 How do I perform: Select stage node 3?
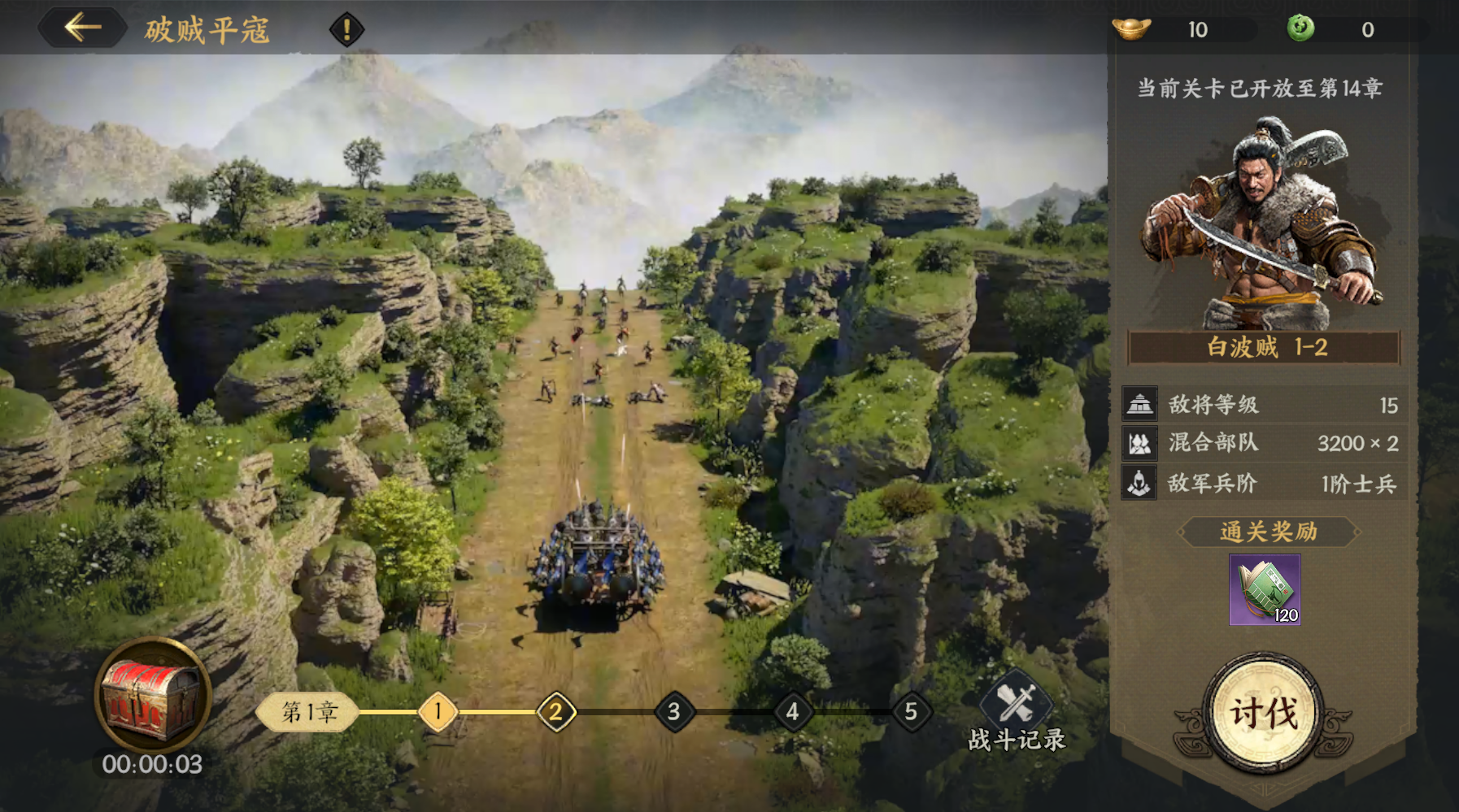(x=674, y=712)
